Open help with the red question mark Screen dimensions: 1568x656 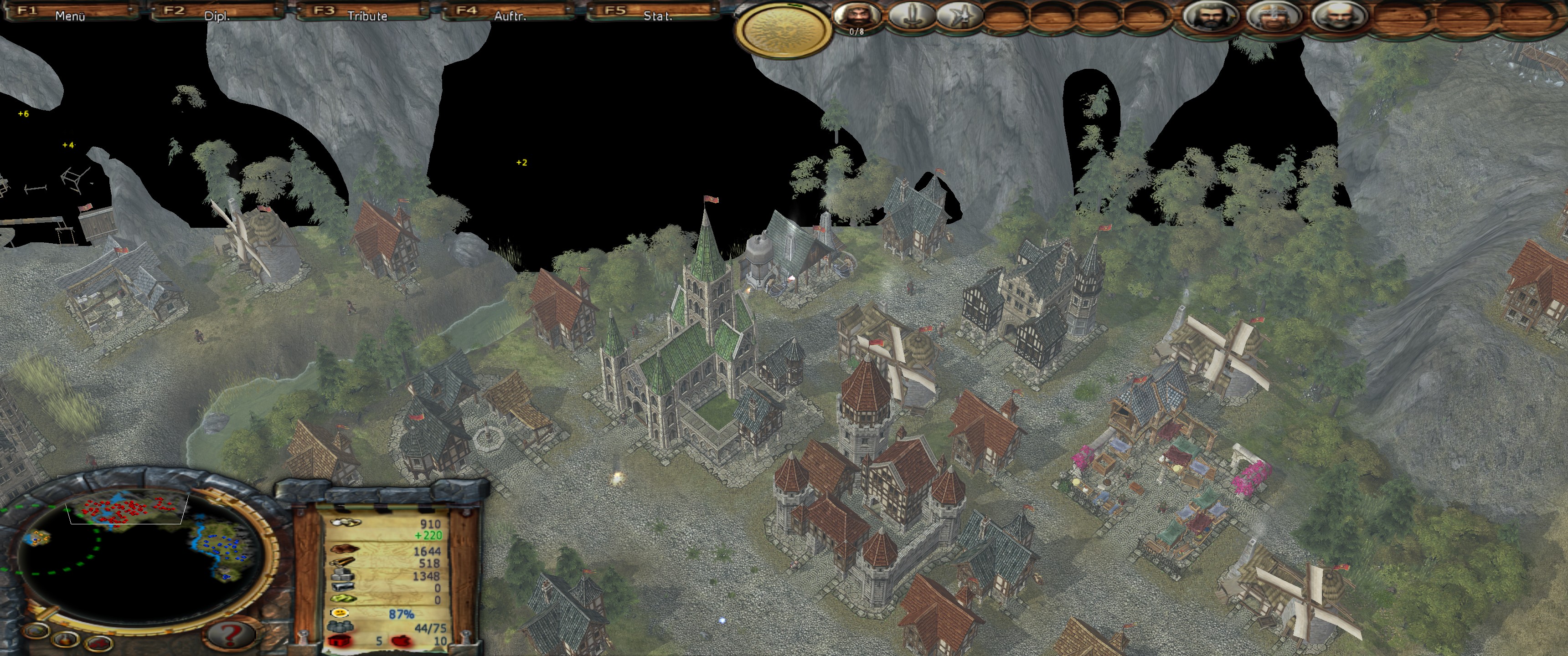231,635
